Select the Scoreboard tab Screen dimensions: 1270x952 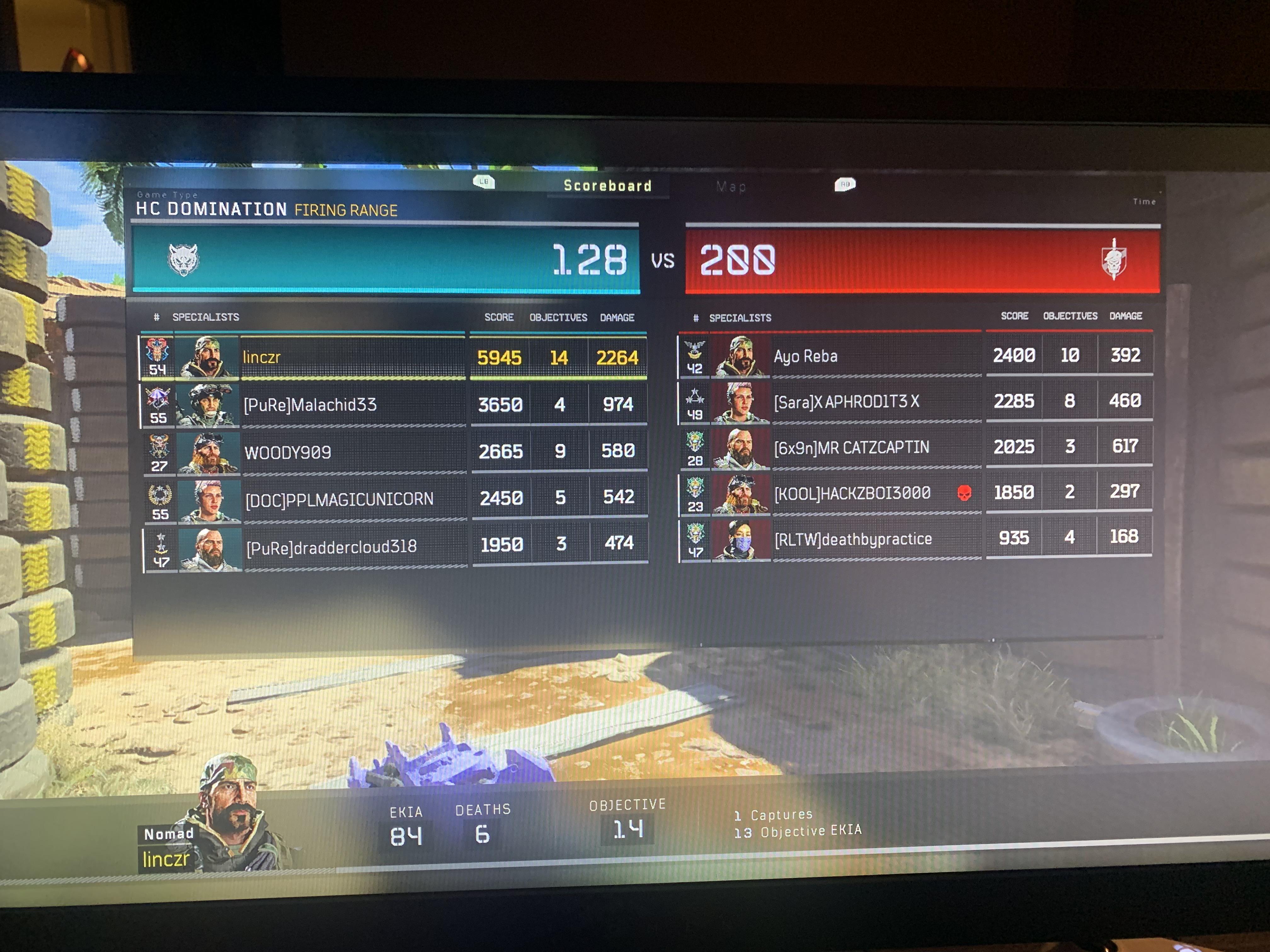coord(606,185)
